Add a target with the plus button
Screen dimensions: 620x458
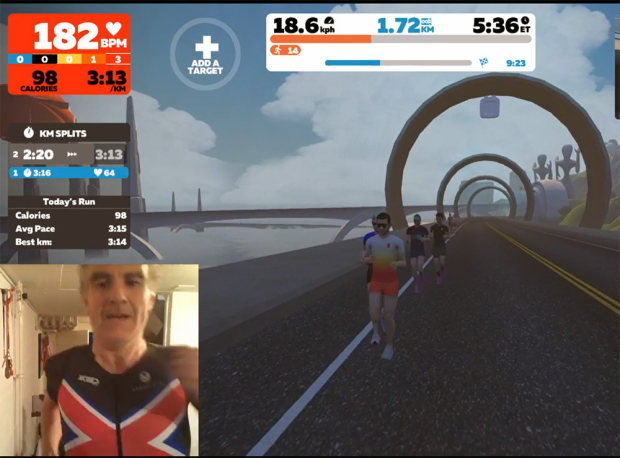[205, 50]
